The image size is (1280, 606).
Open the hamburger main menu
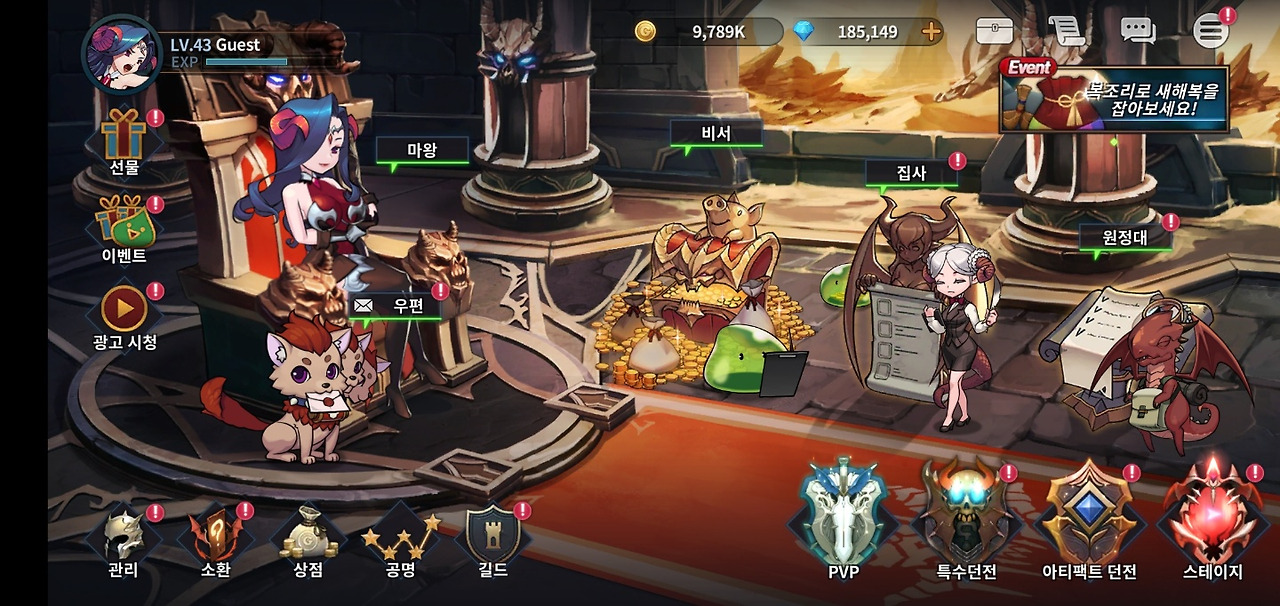coord(1210,31)
